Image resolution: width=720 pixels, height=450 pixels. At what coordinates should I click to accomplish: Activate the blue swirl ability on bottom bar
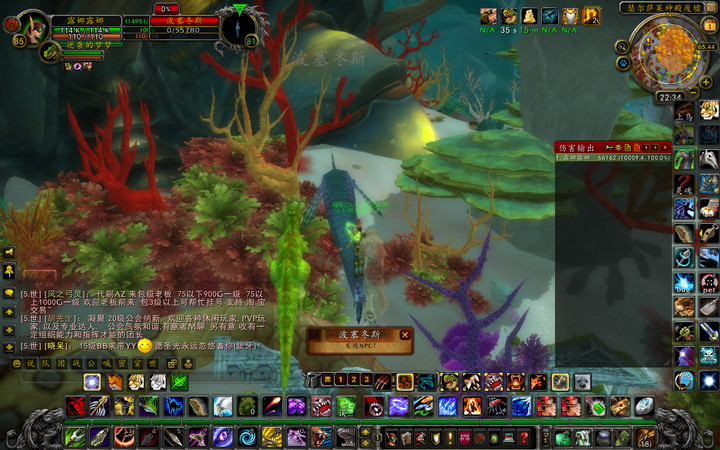pyautogui.click(x=247, y=437)
